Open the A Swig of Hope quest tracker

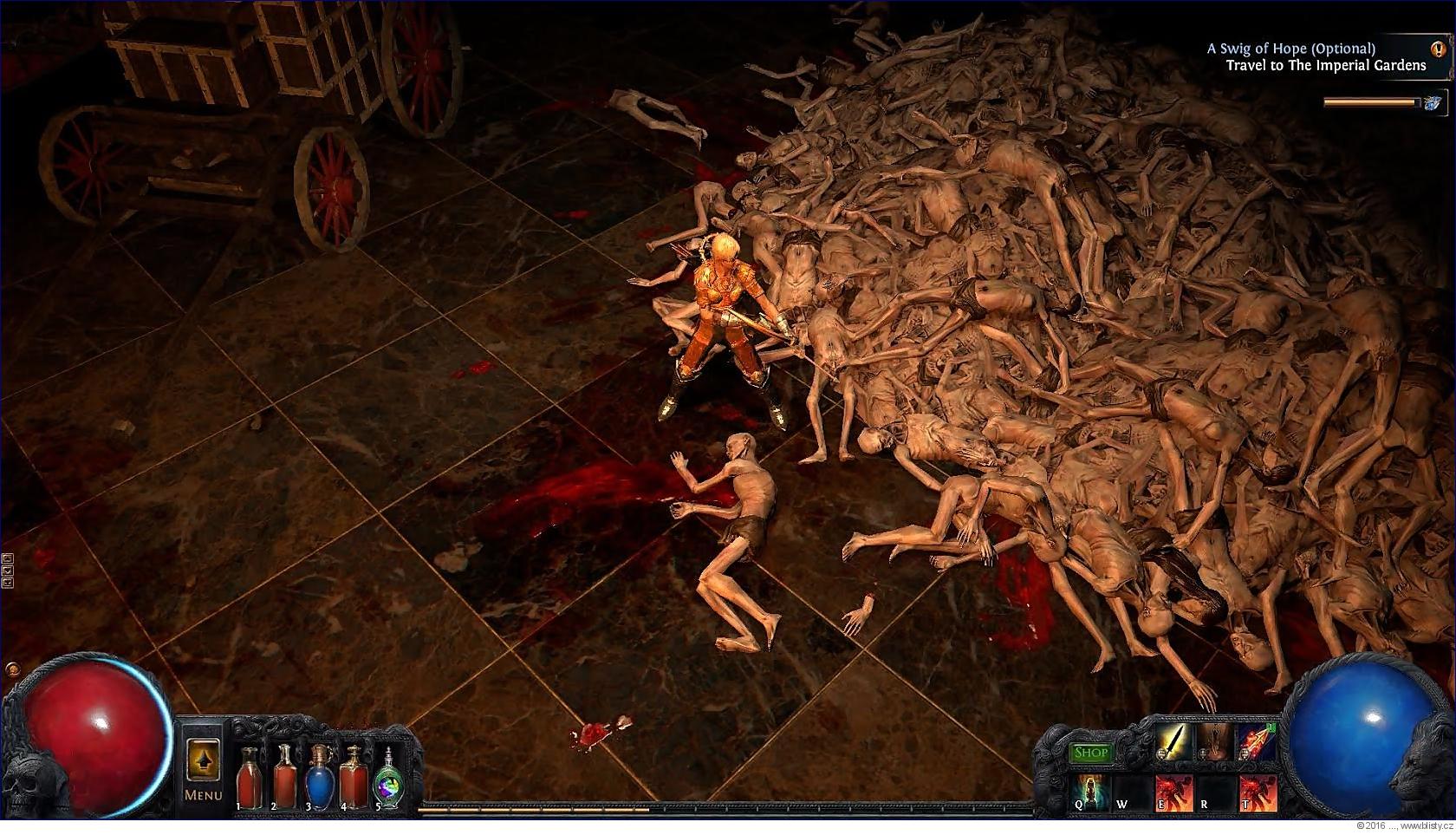click(1290, 49)
